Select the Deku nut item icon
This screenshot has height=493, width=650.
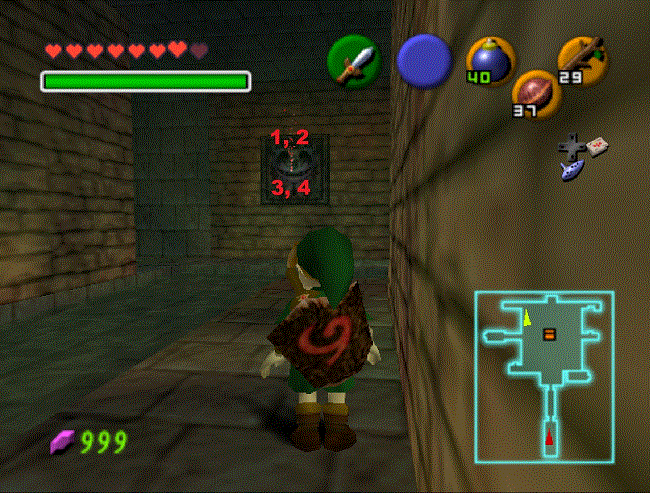pos(536,94)
